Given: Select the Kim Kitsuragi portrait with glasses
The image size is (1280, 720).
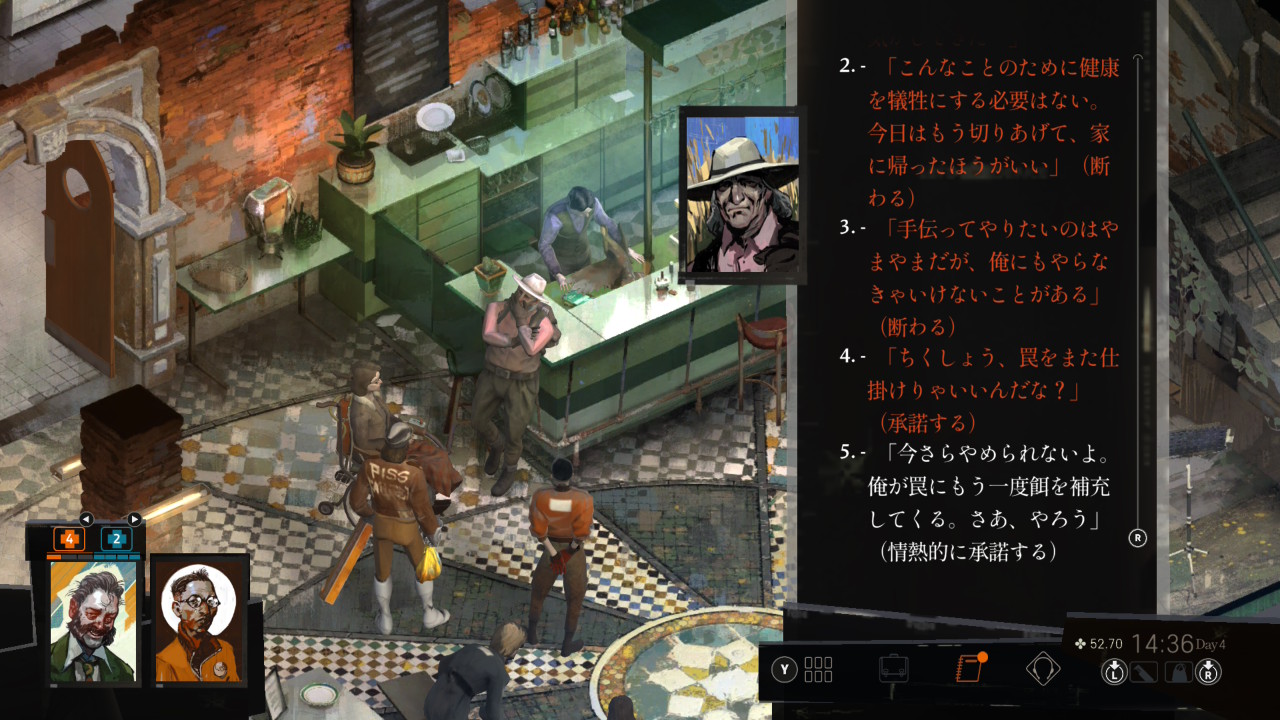Looking at the screenshot, I should tap(199, 622).
